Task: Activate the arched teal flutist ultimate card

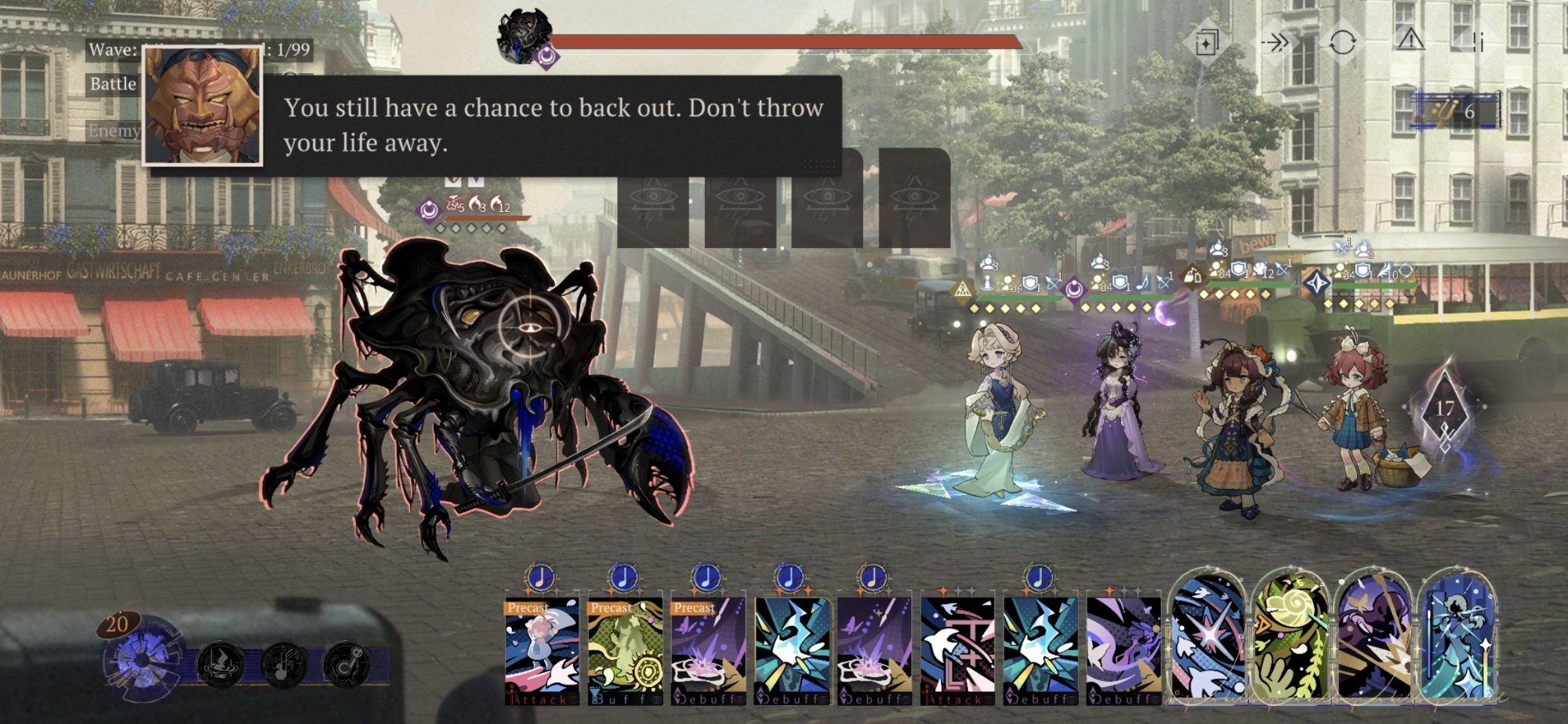Action: pos(1457,637)
